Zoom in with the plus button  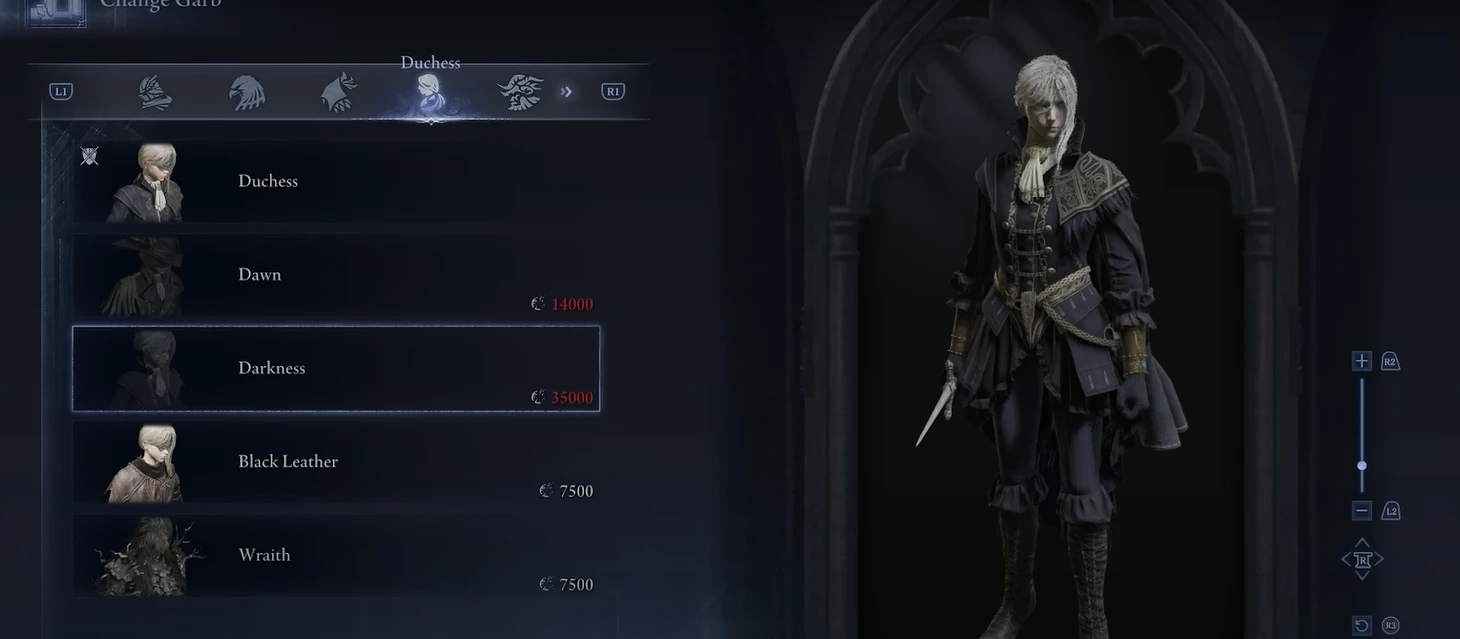(x=1361, y=361)
